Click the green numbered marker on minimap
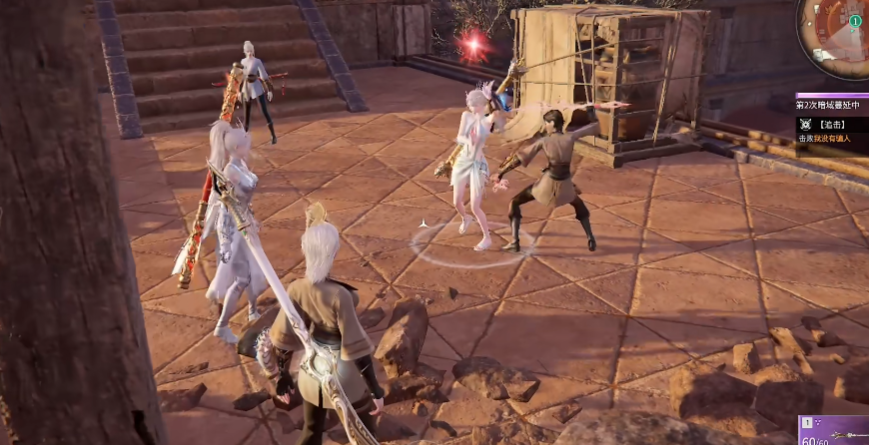 click(x=855, y=21)
